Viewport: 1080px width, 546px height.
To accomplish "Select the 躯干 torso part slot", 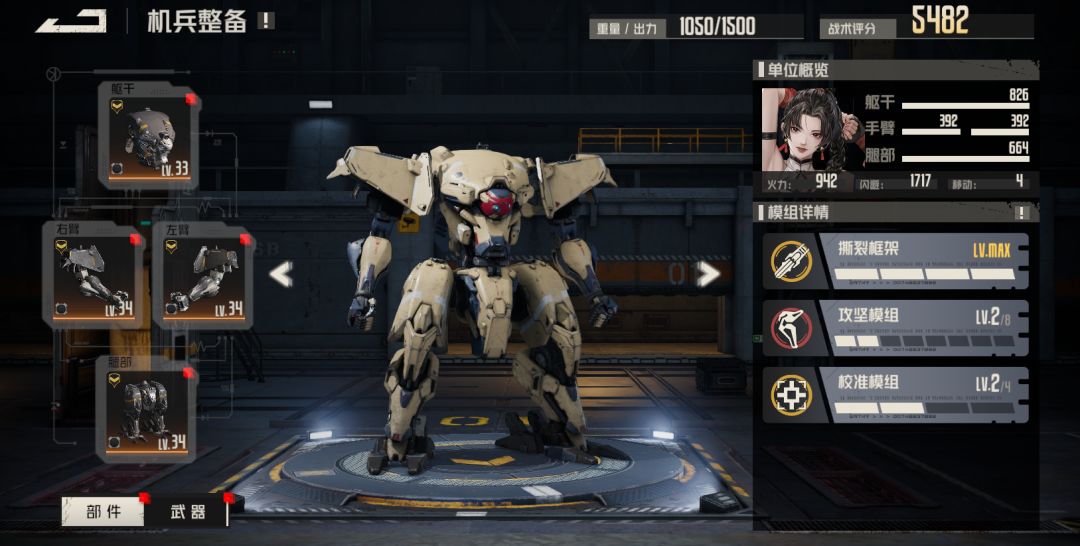I will coord(148,136).
